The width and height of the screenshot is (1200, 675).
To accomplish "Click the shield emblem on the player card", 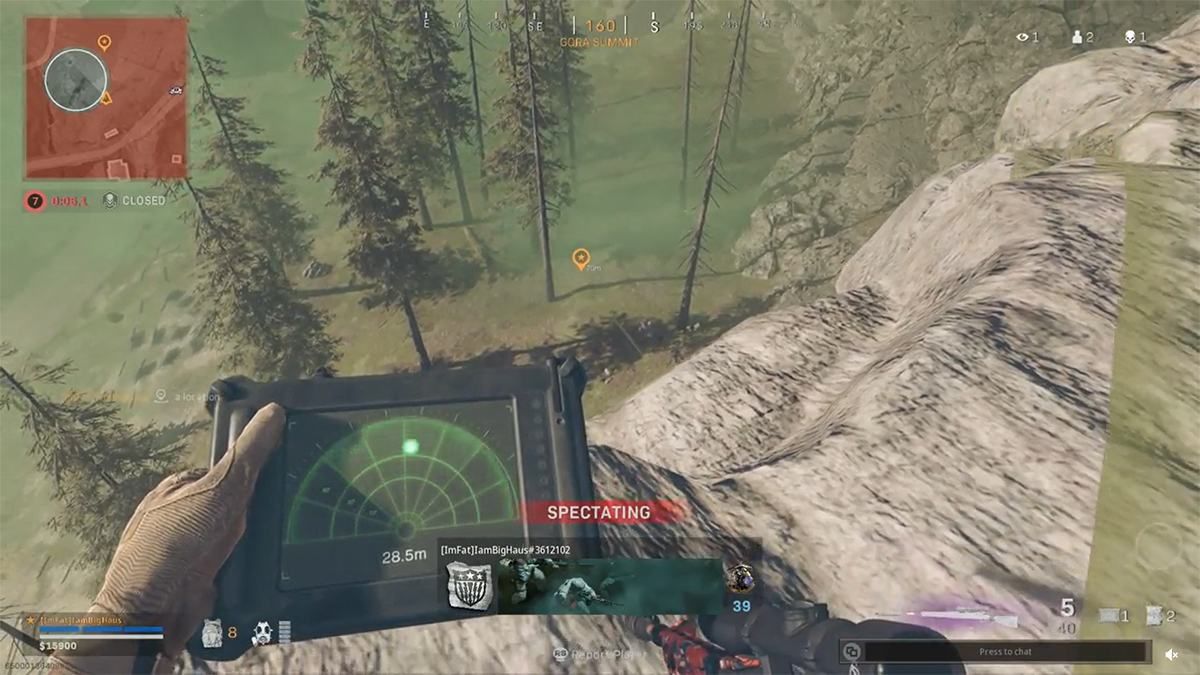I will [x=467, y=586].
